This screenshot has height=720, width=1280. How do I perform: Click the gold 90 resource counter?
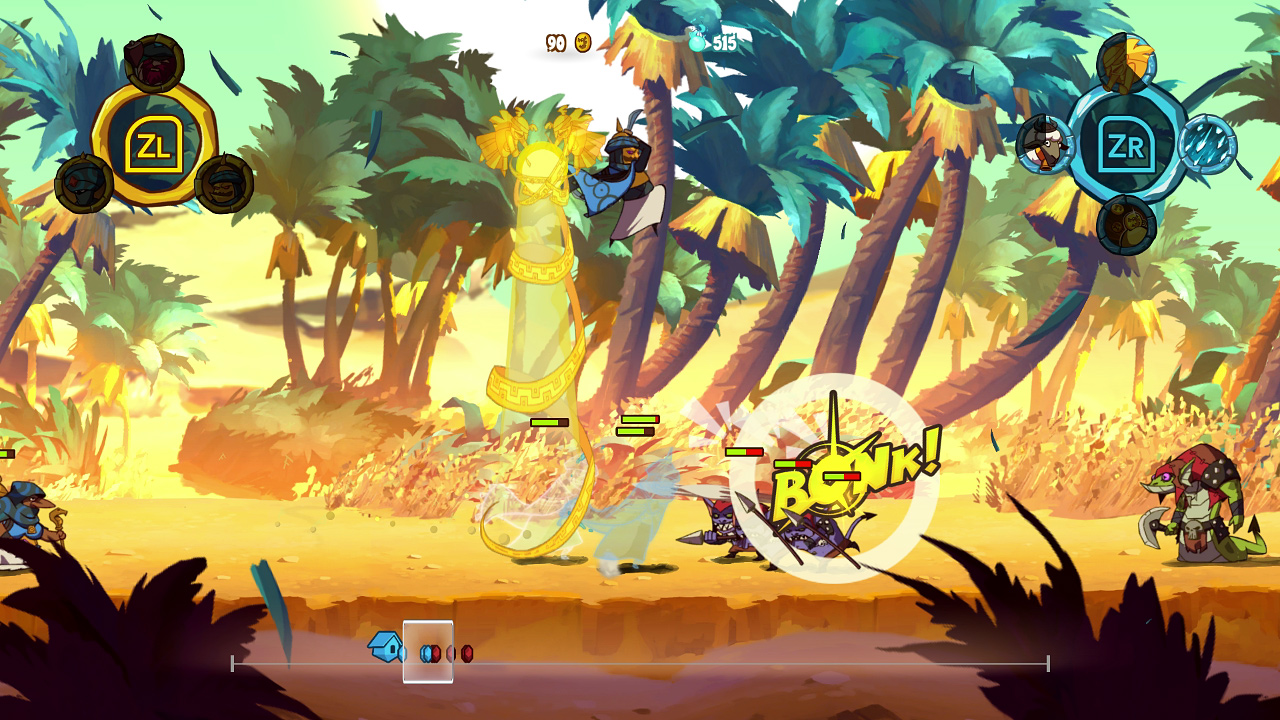tap(557, 44)
